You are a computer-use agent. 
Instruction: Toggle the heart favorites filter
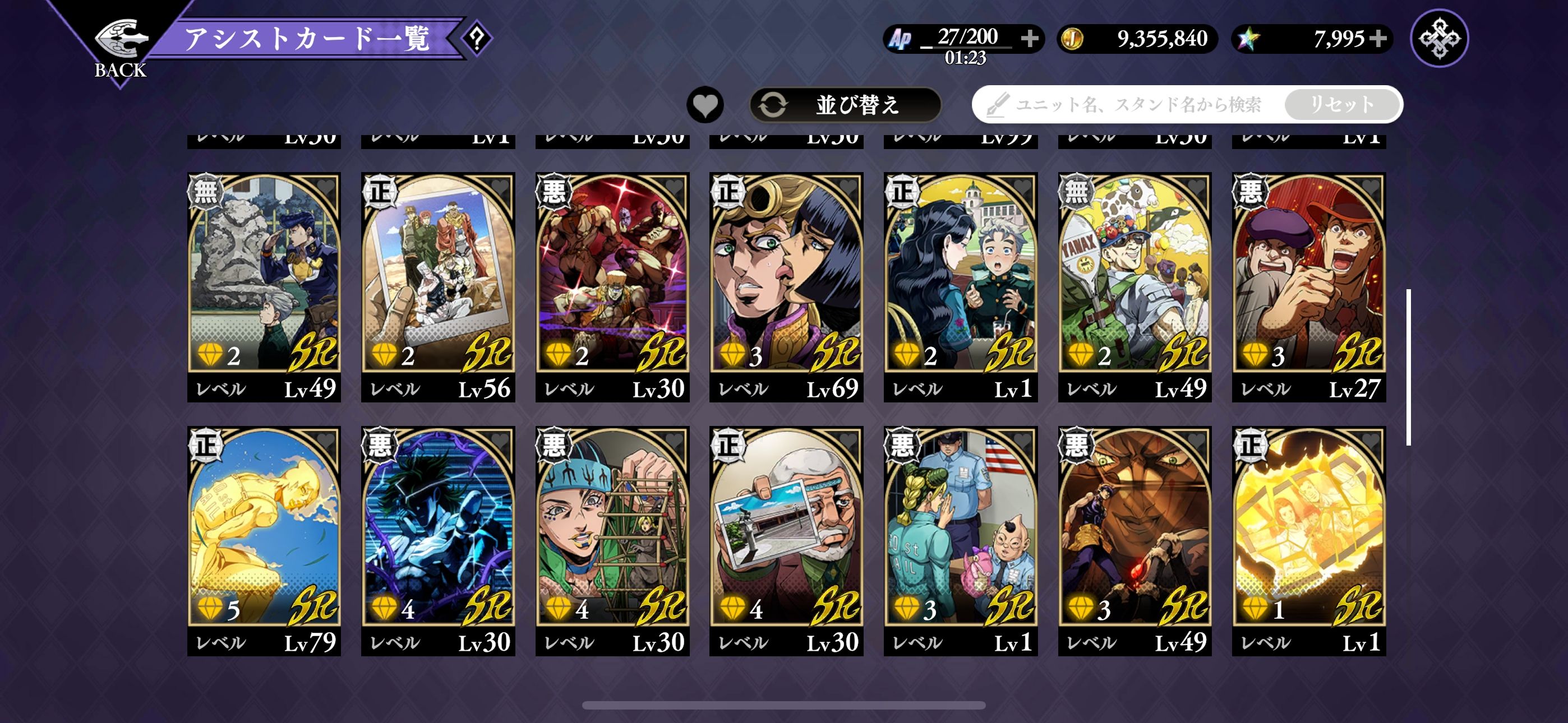tap(705, 105)
